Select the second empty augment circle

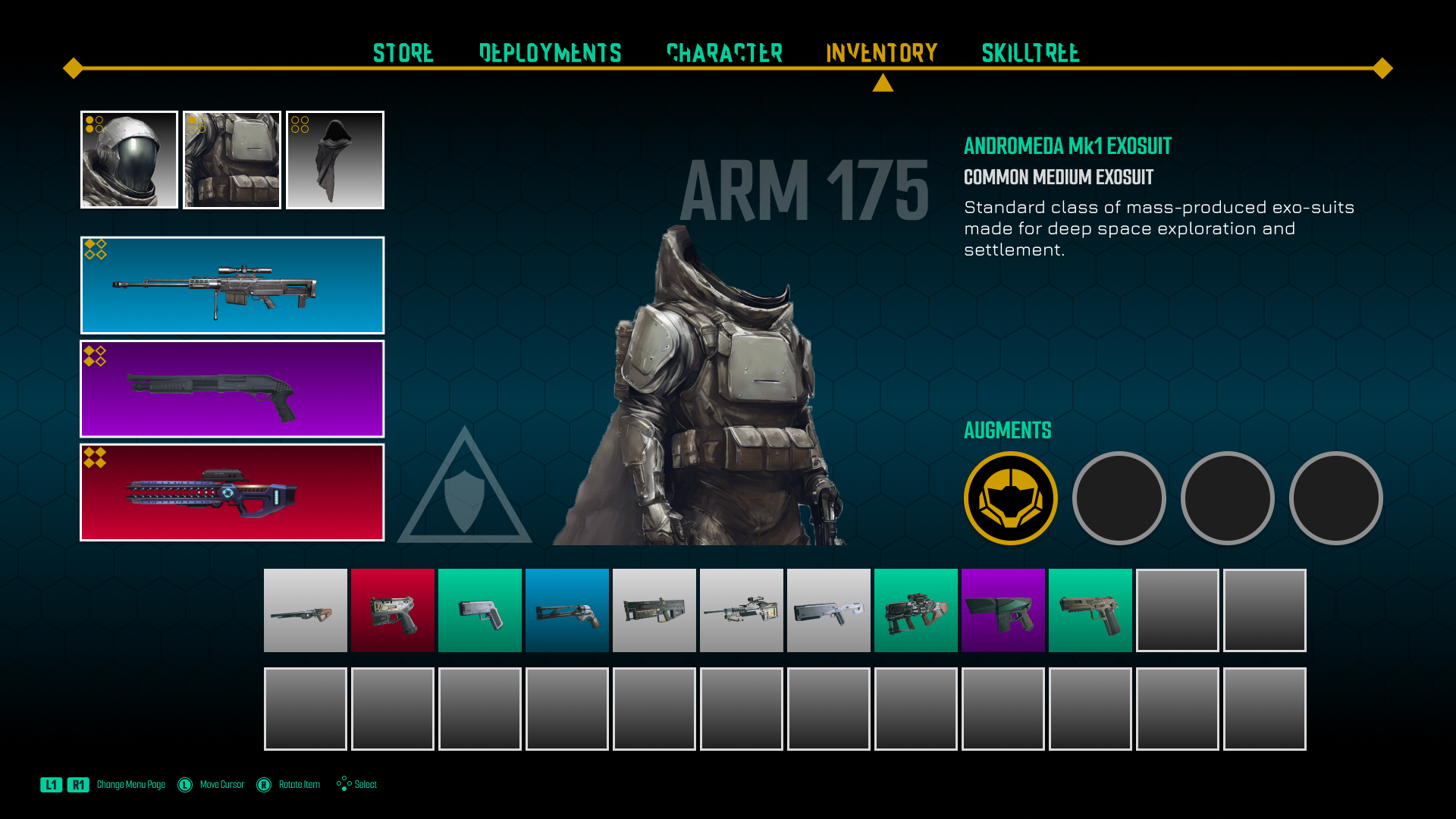tap(1119, 498)
